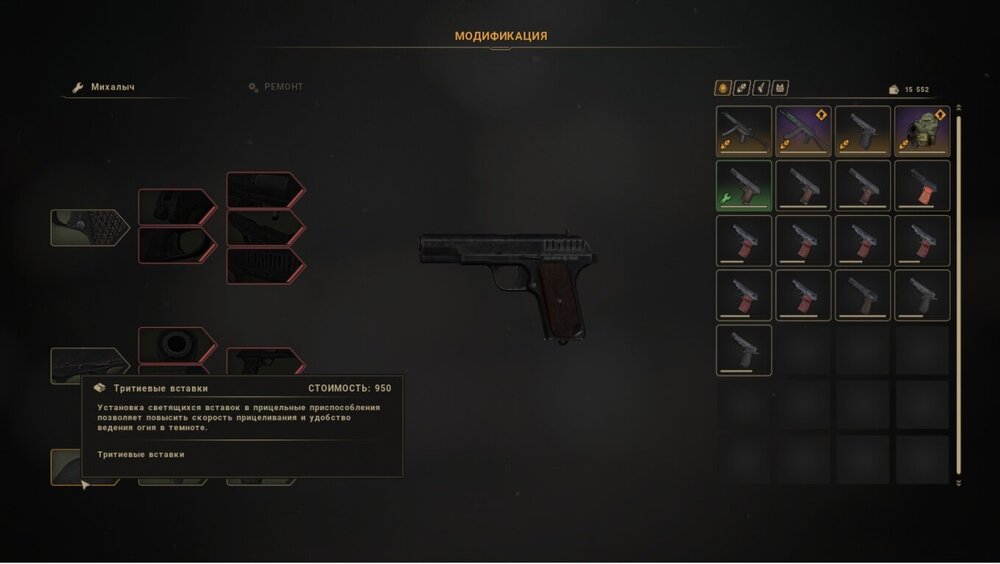Click the textured pistol grip upgrade node
Screen dimensions: 1000x564
[89, 227]
